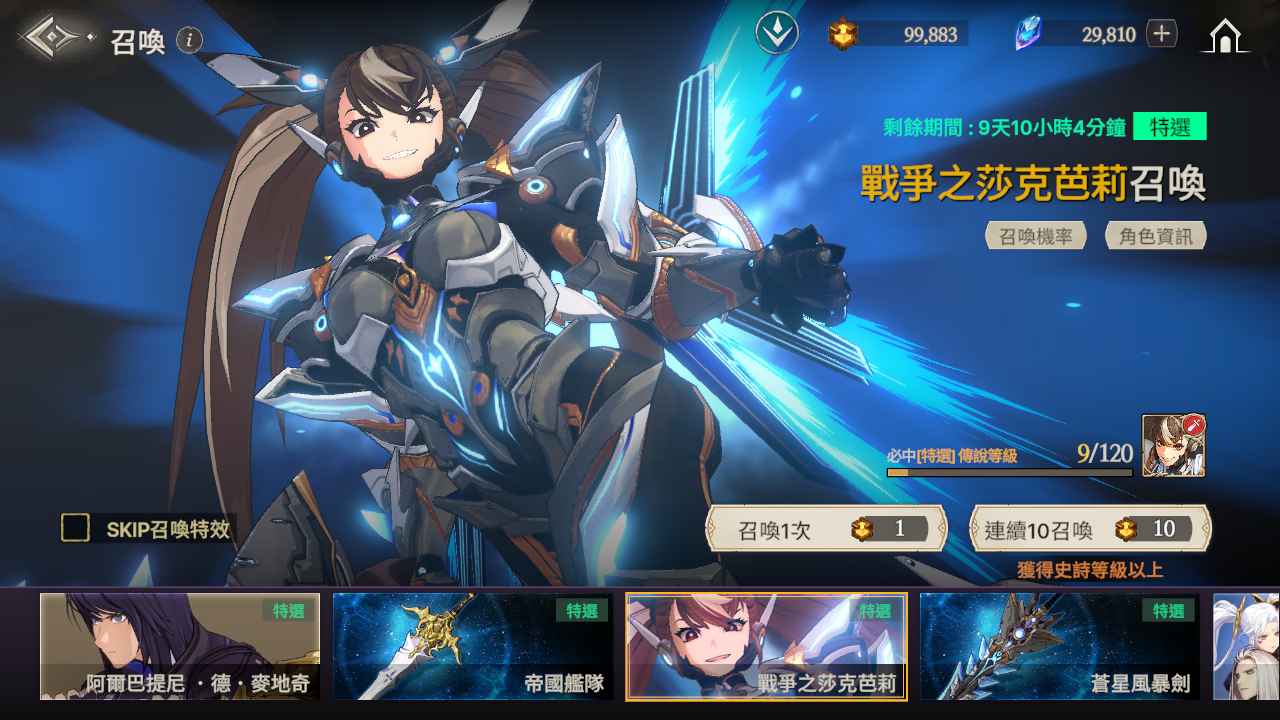Toggle the SKIP召喚特效 checkbox

click(76, 528)
